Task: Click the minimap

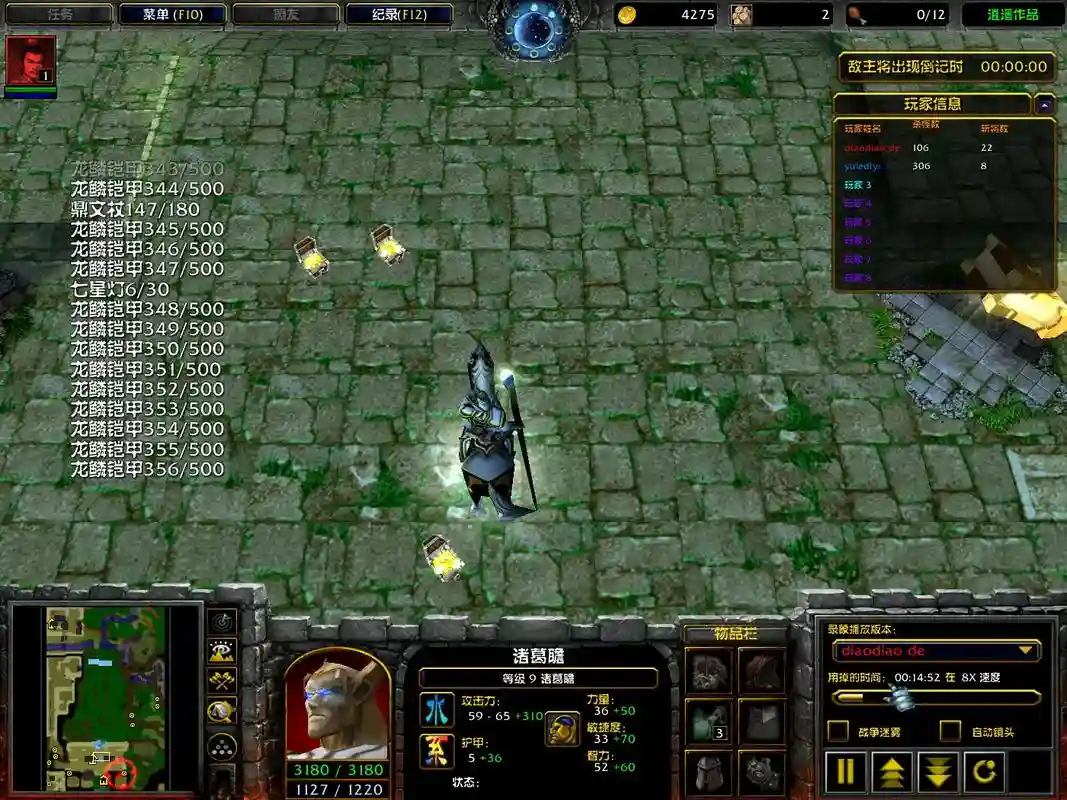Action: (103, 697)
